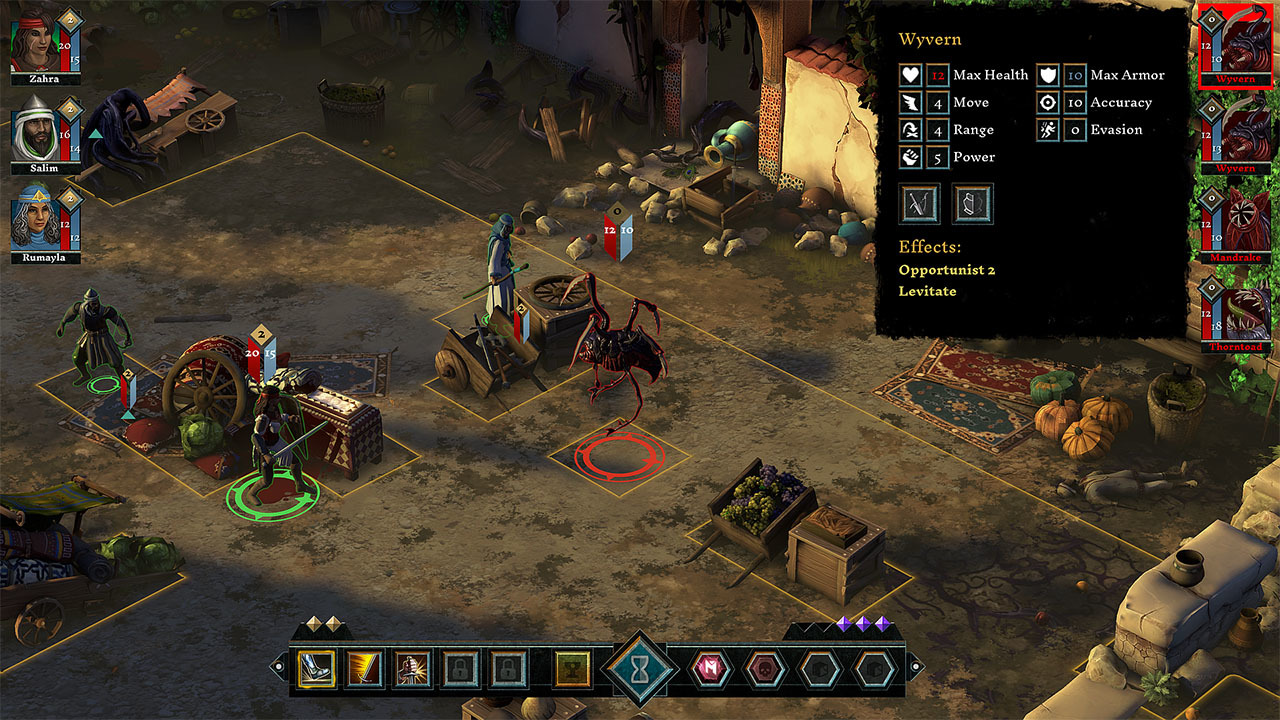
Task: Select the Wyvern's weapon ability icon
Action: coord(917,203)
